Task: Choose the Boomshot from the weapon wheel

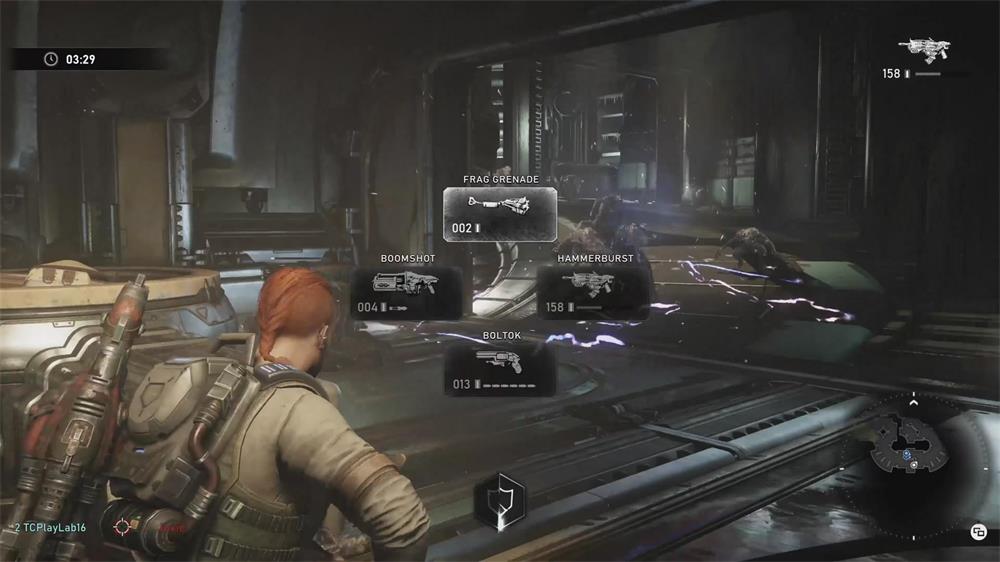Action: (x=407, y=291)
